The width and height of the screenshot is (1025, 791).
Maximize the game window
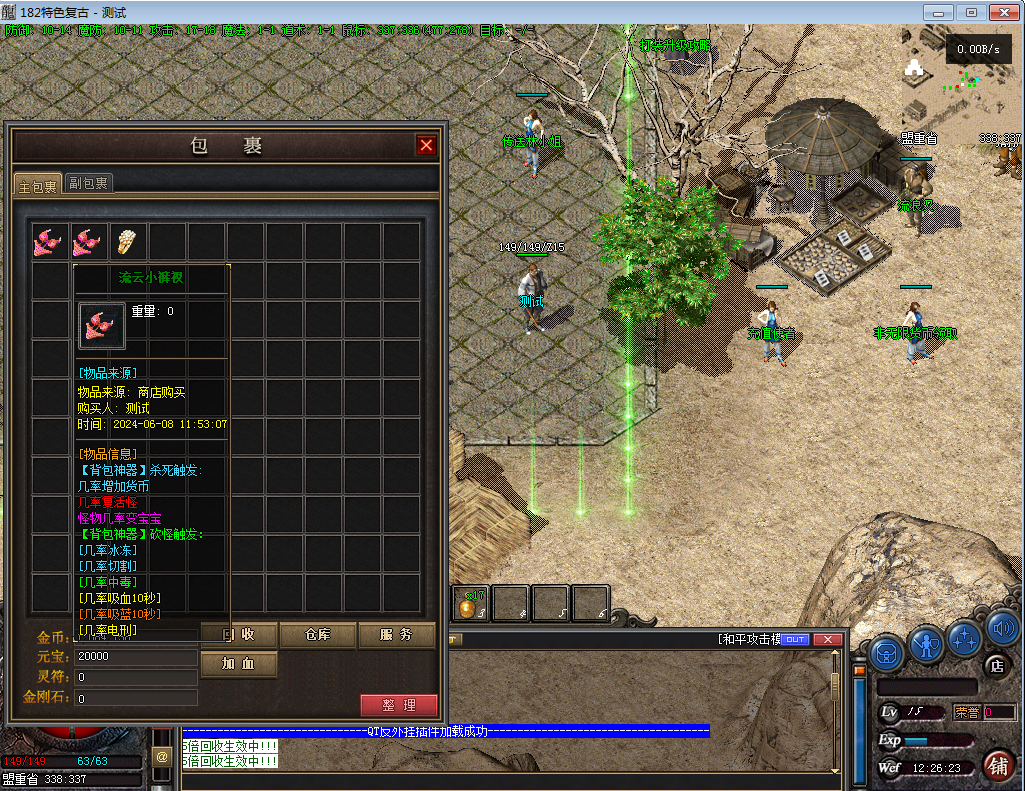click(969, 12)
